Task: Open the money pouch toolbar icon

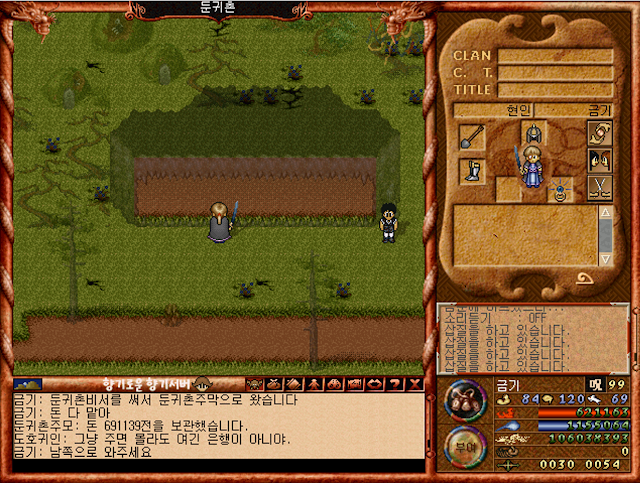Action: (x=274, y=383)
